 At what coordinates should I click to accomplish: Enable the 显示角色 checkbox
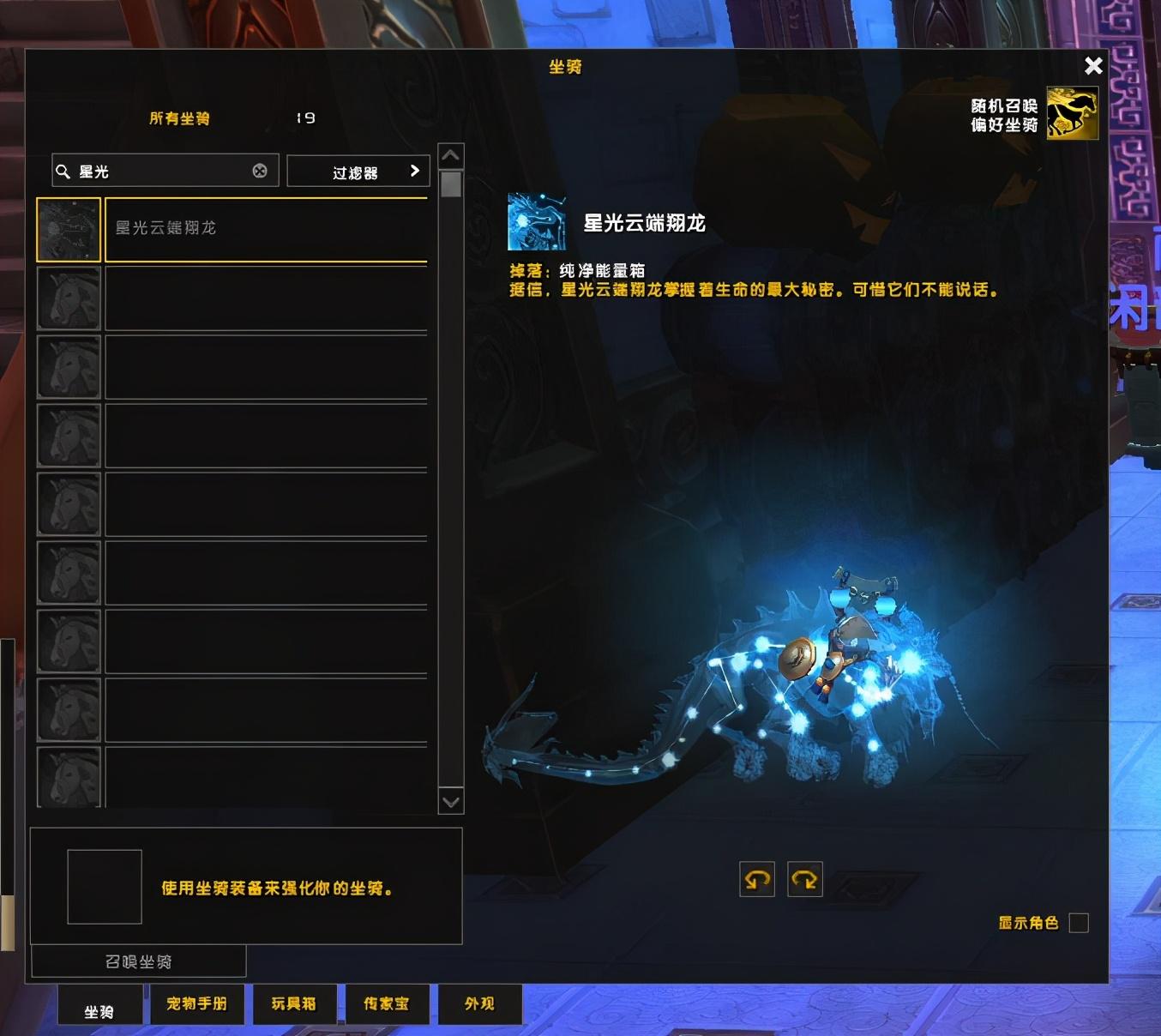[x=1080, y=923]
